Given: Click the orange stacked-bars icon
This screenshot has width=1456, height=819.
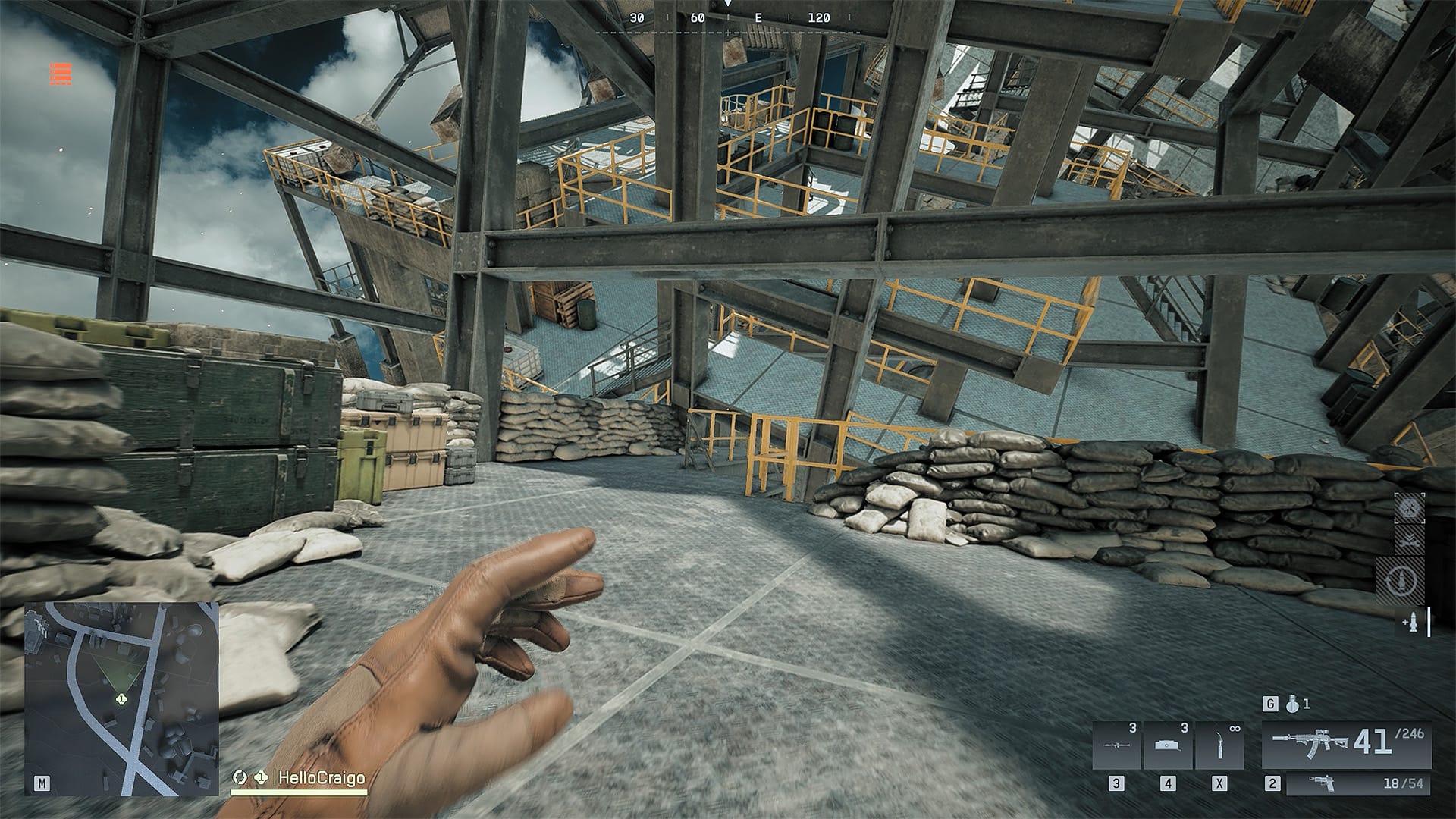Looking at the screenshot, I should (x=61, y=74).
